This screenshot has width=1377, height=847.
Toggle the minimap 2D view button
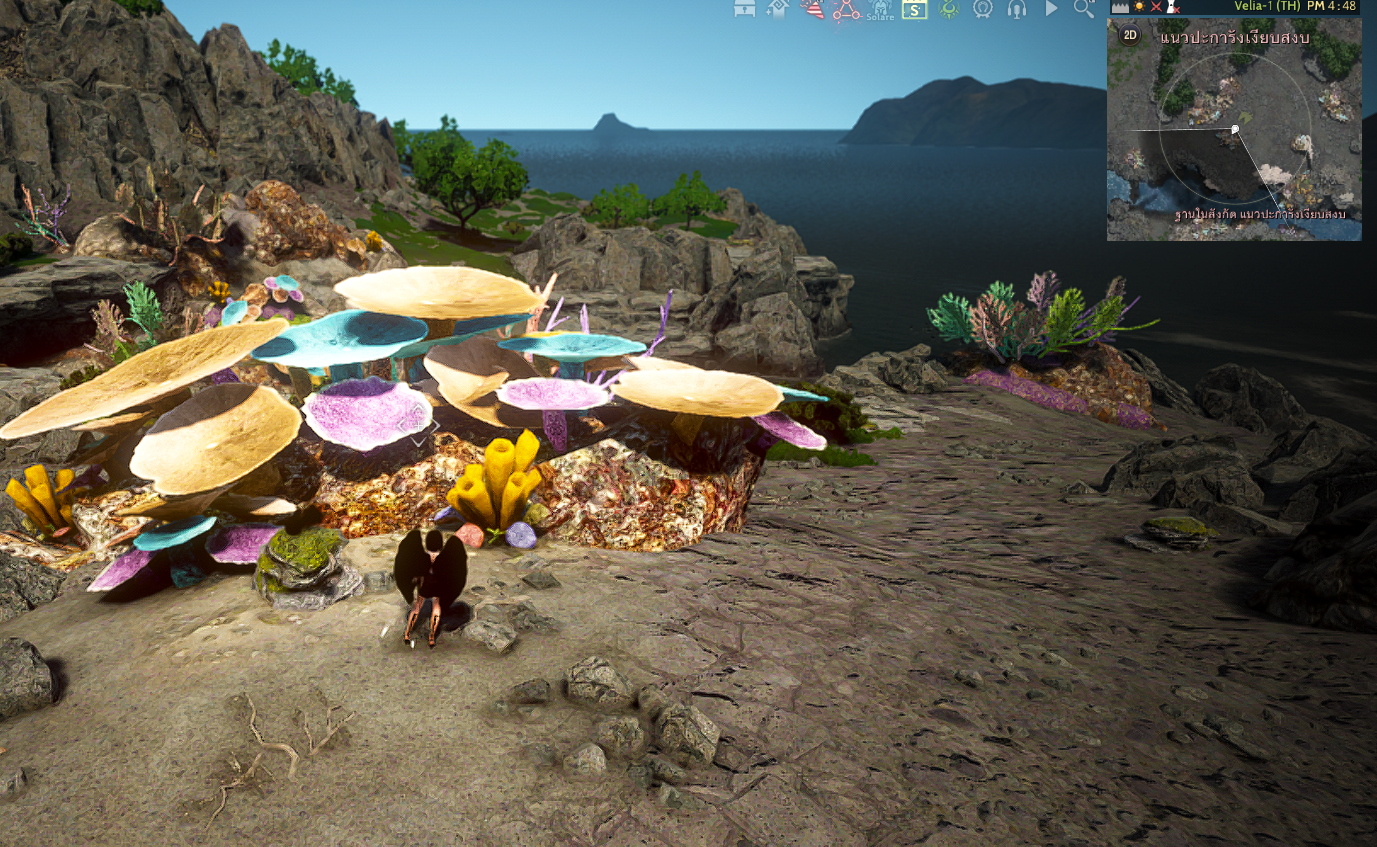(x=1129, y=36)
